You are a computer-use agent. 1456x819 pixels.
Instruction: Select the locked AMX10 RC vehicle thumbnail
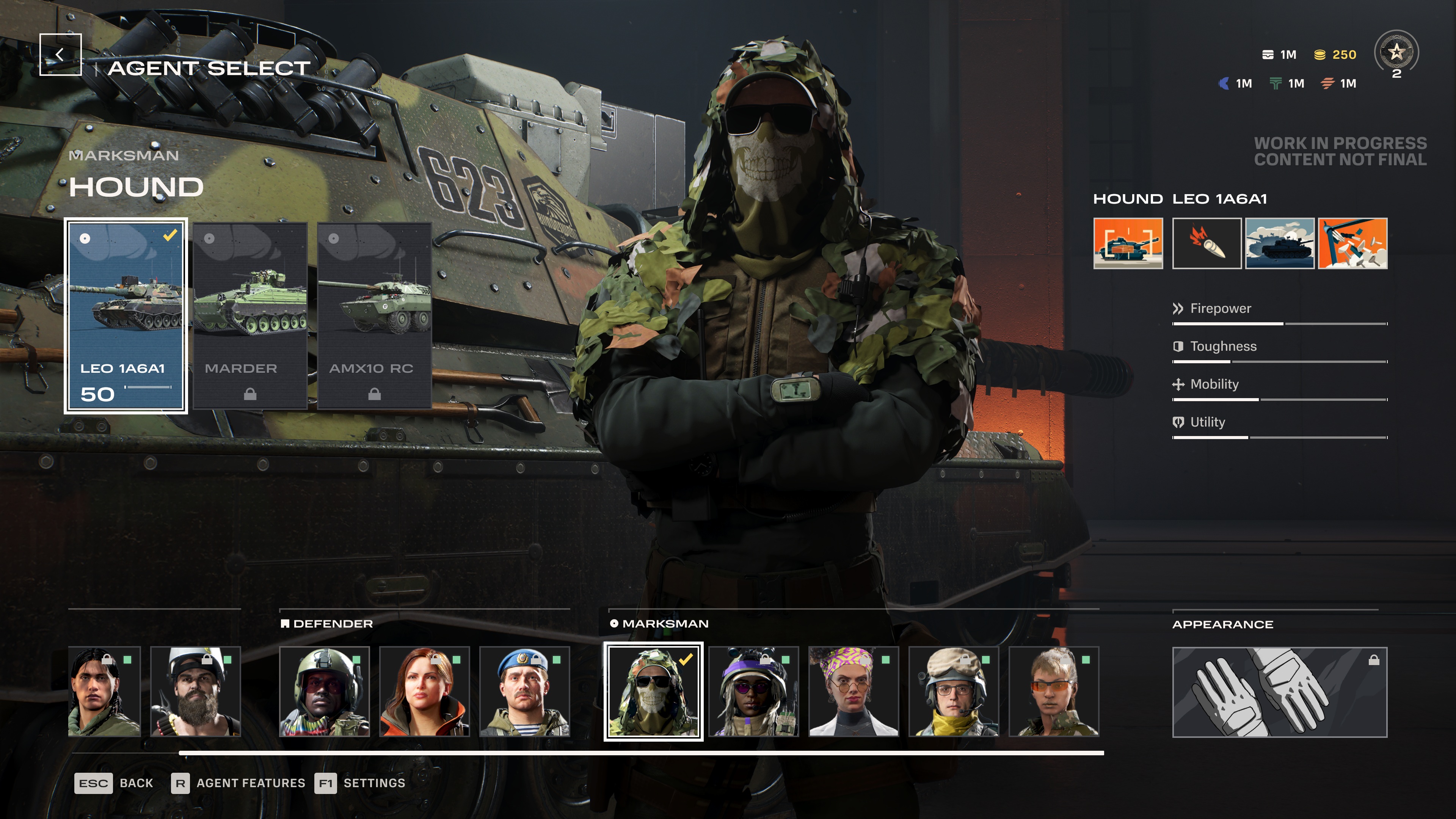[x=374, y=317]
